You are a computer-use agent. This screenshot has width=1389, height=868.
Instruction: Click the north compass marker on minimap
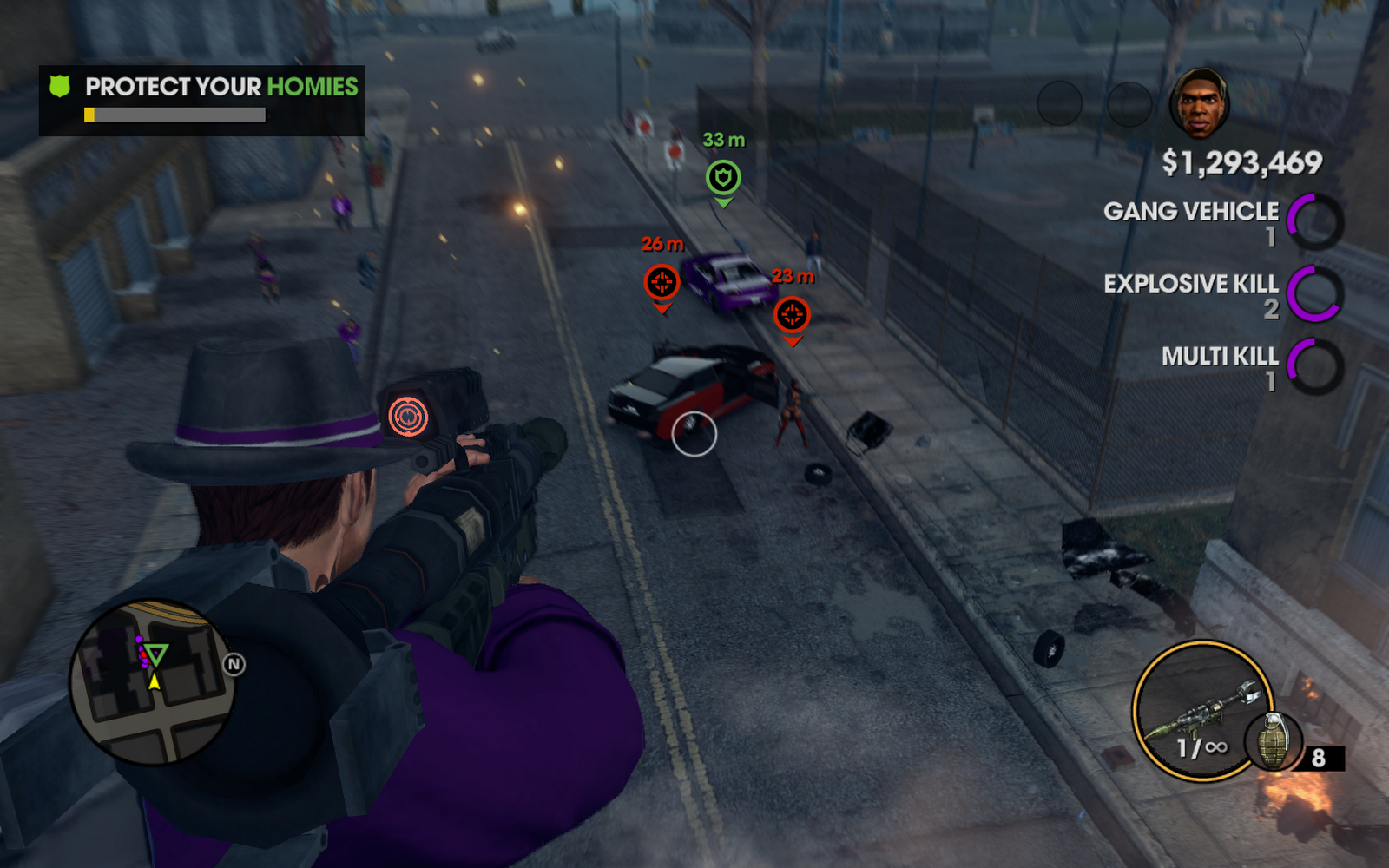(x=234, y=665)
